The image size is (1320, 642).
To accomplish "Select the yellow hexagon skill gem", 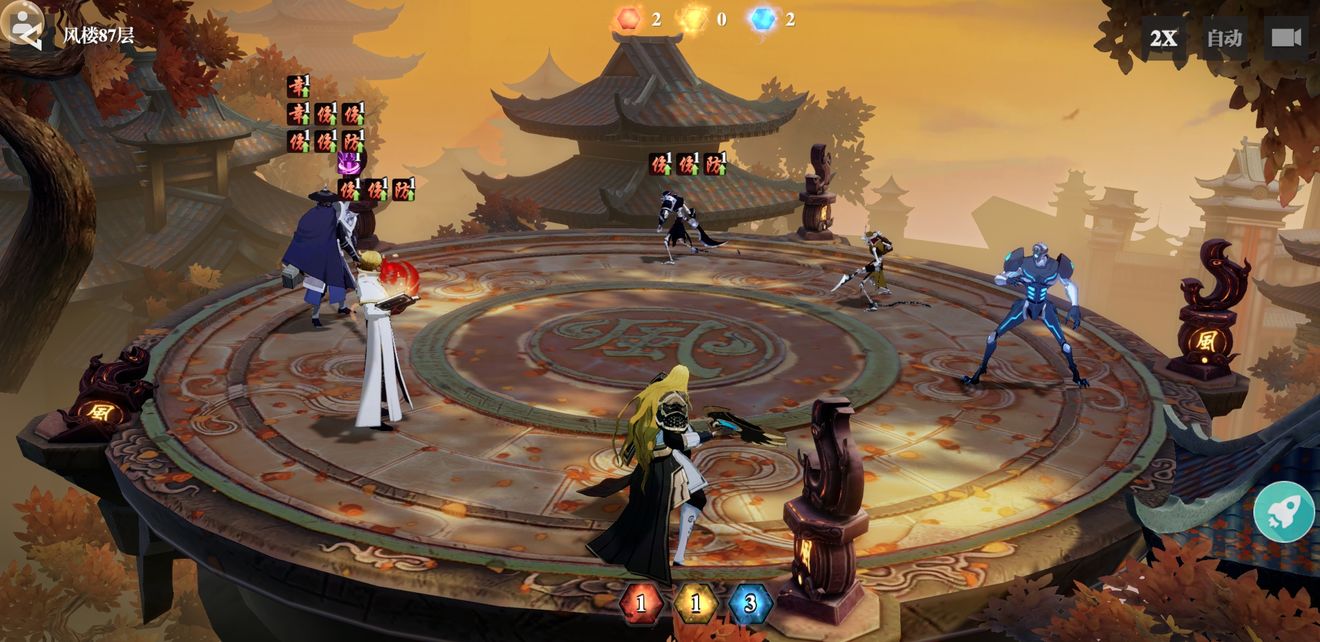I will (x=695, y=603).
